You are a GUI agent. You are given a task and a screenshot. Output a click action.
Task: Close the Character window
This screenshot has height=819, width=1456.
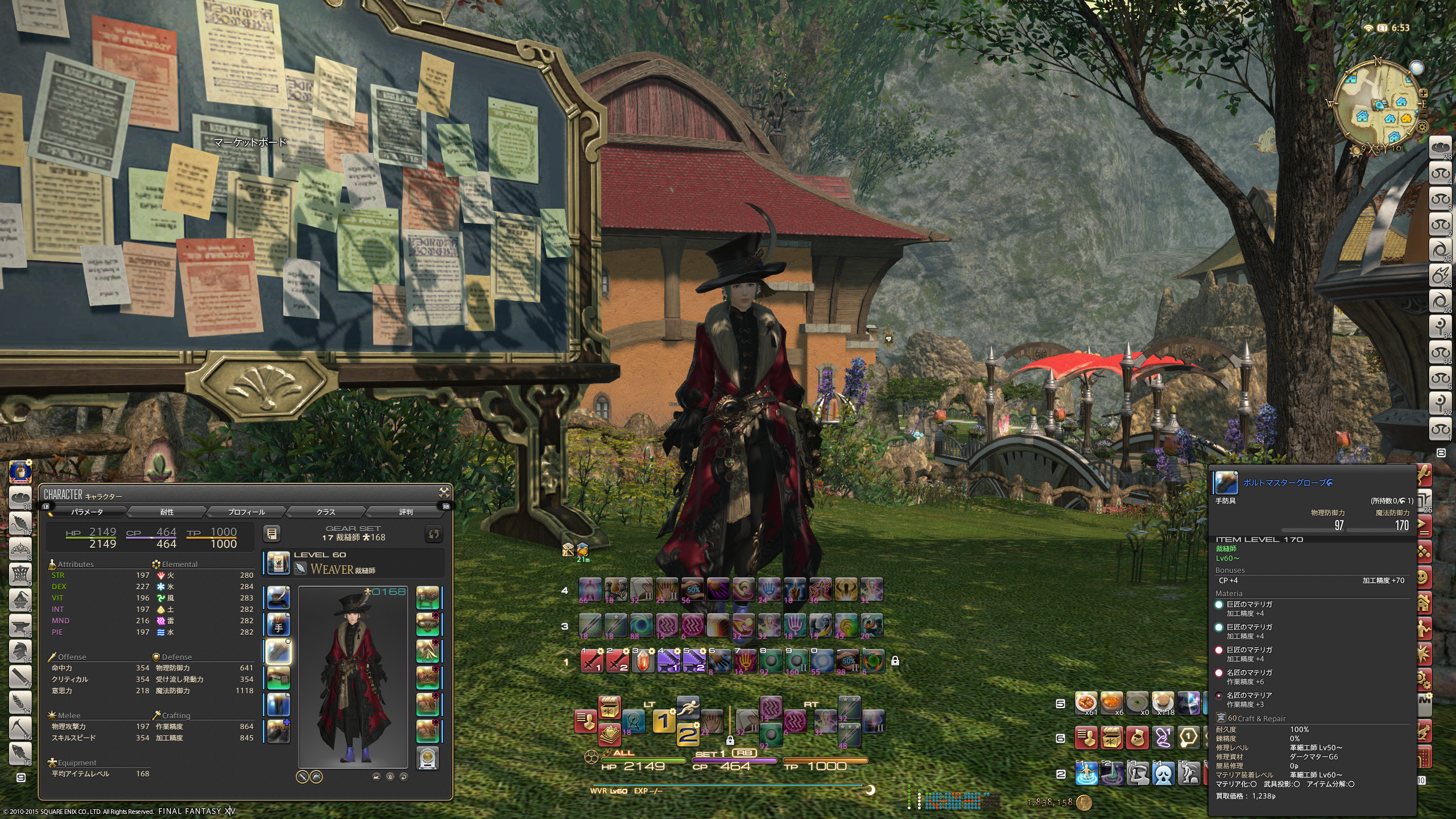pos(444,493)
